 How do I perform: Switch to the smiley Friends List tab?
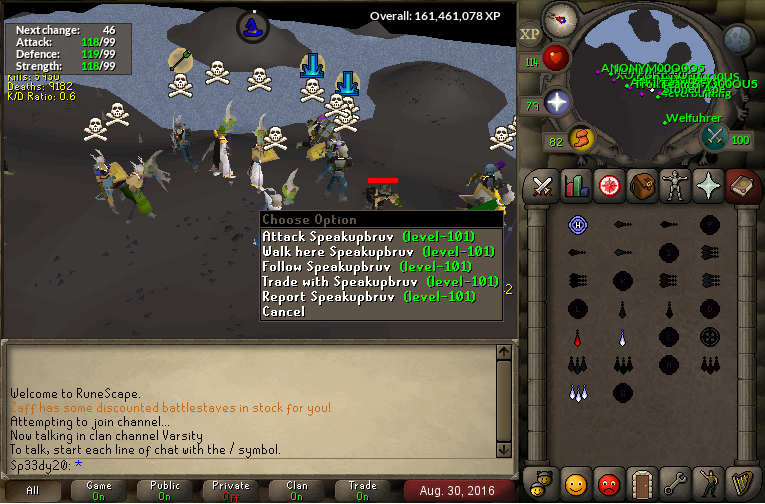tap(575, 484)
